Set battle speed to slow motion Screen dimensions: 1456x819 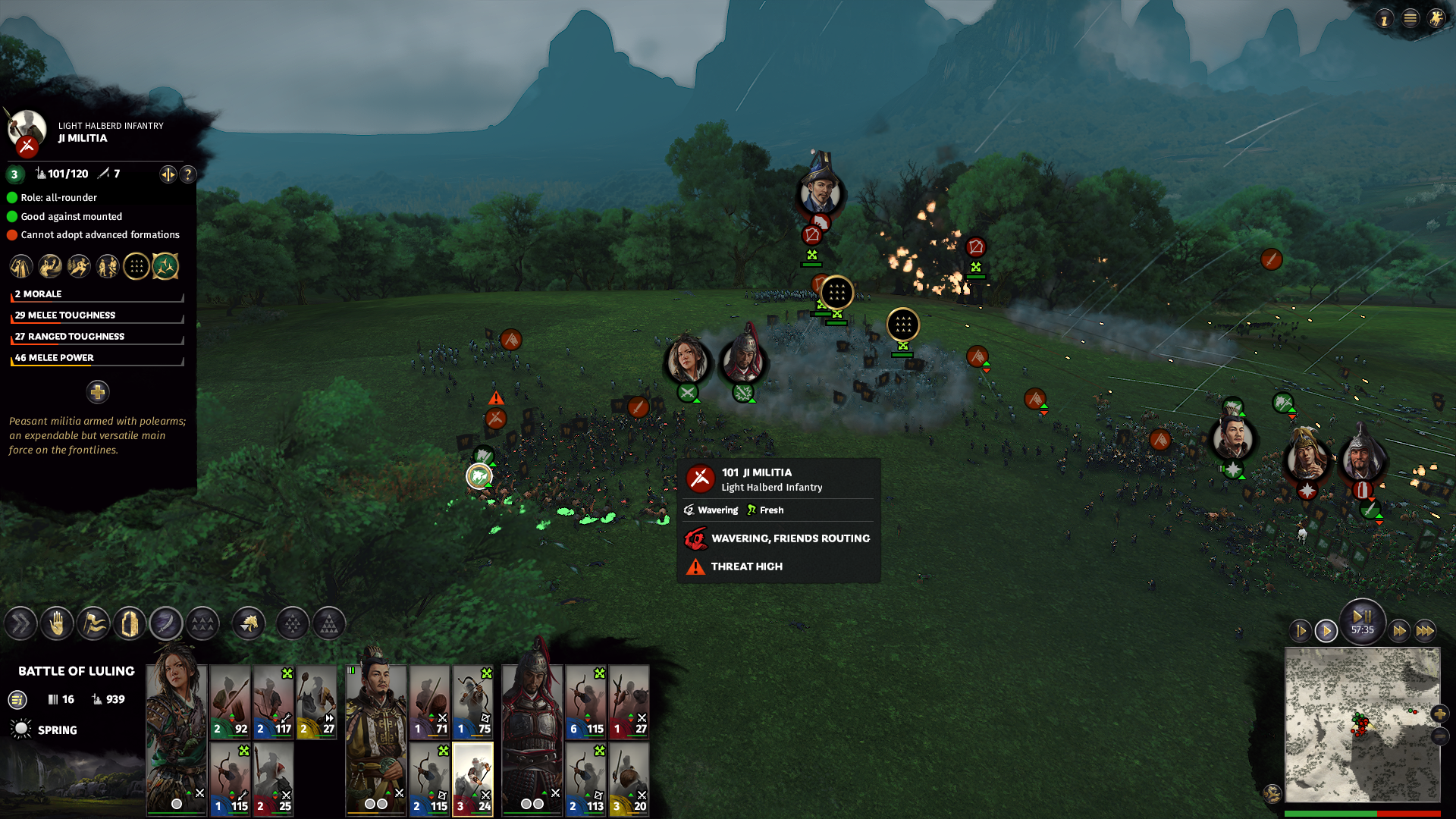coord(1301,630)
